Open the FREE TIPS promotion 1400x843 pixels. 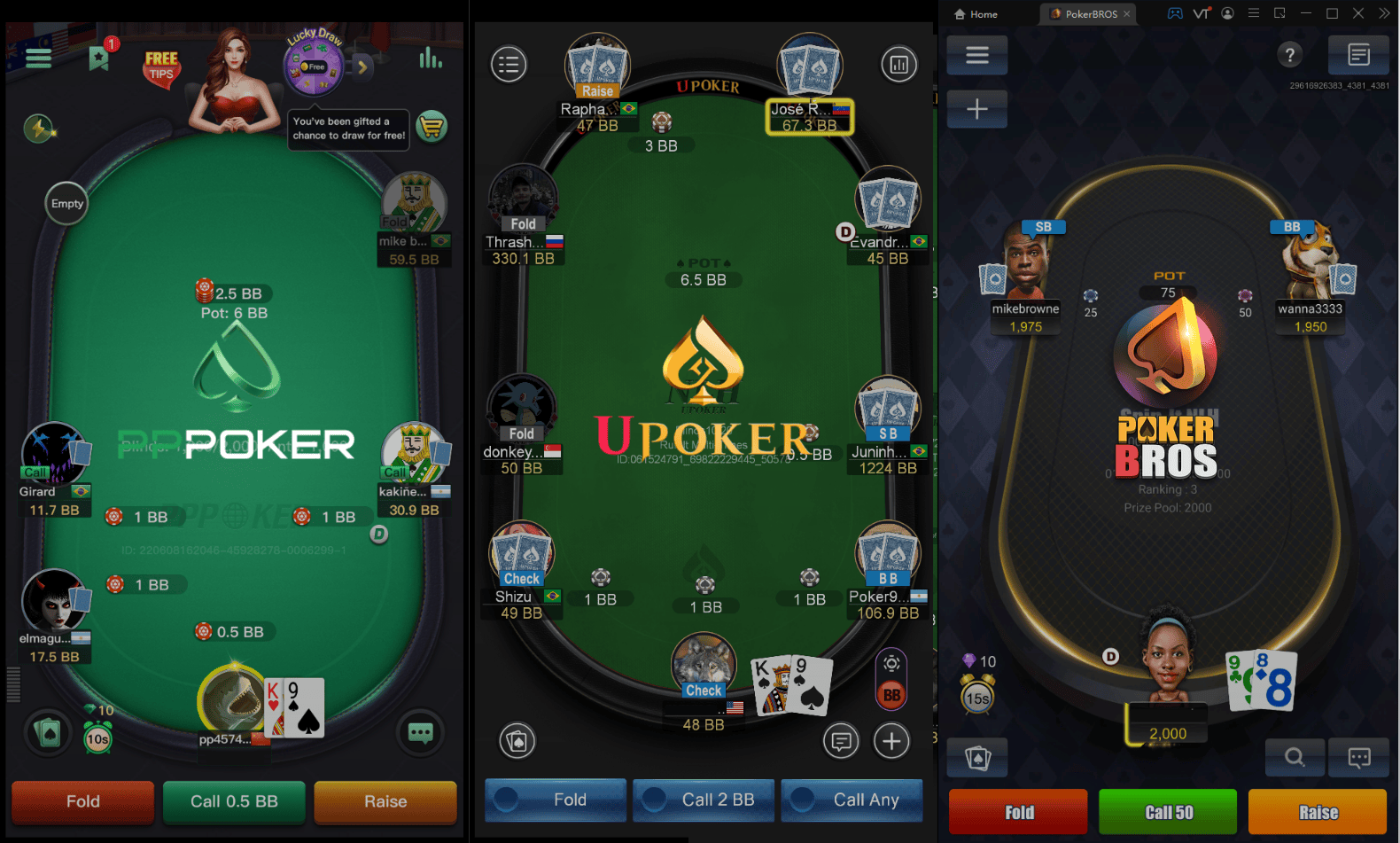[161, 64]
